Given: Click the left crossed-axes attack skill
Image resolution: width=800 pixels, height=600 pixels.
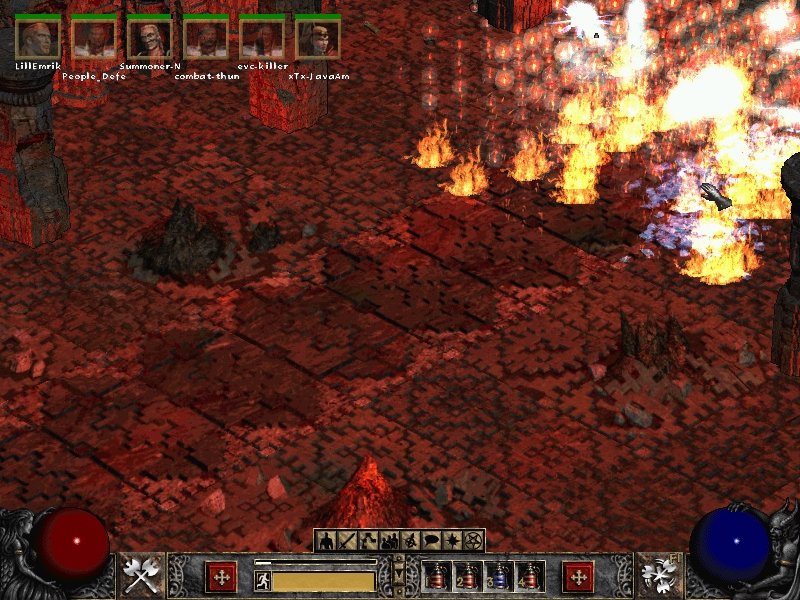Looking at the screenshot, I should 142,576.
